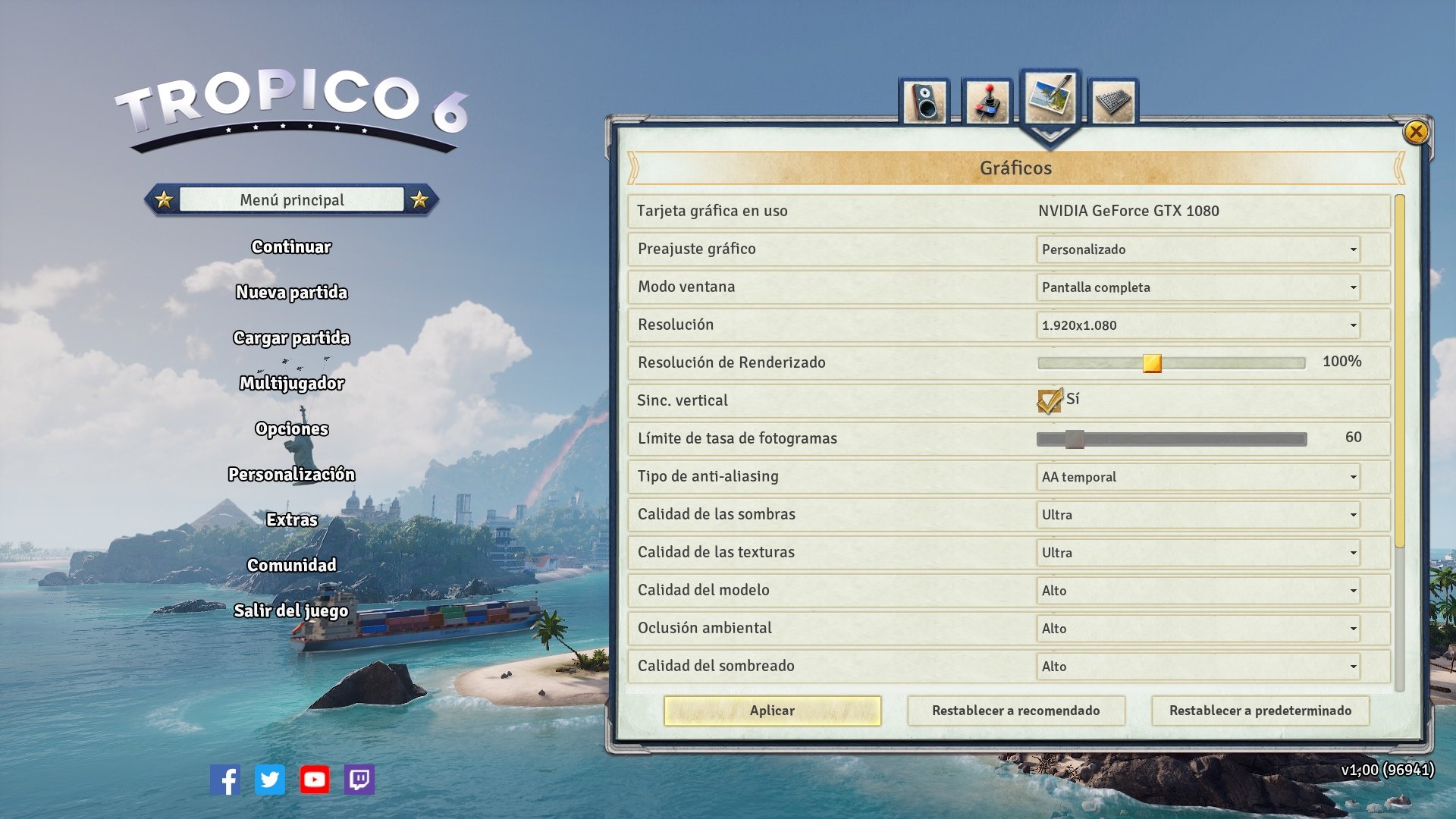Disable Sinc. vertical checkbox
The width and height of the screenshot is (1456, 819).
tap(1049, 400)
